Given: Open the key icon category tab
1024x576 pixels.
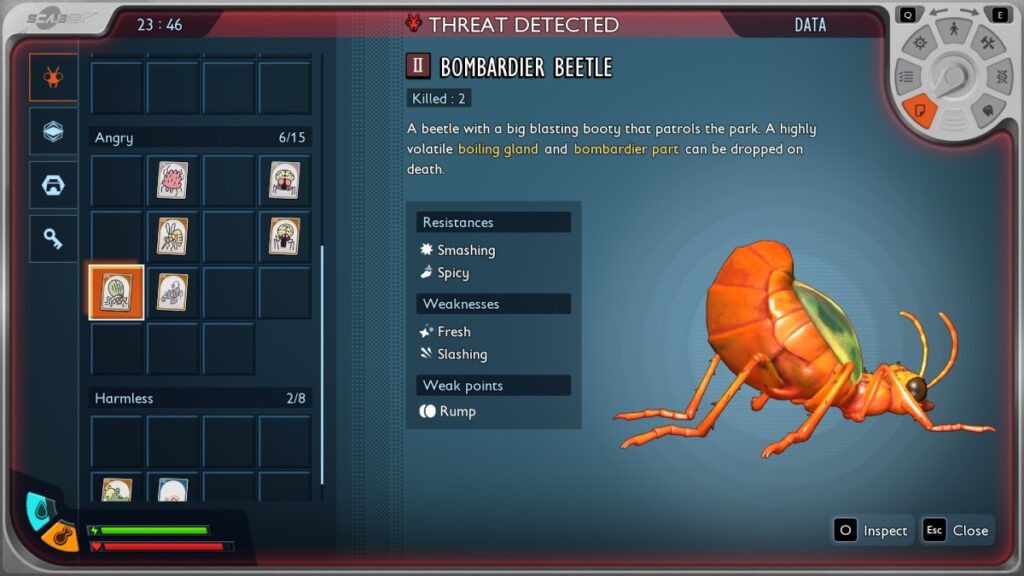Looking at the screenshot, I should (x=53, y=238).
